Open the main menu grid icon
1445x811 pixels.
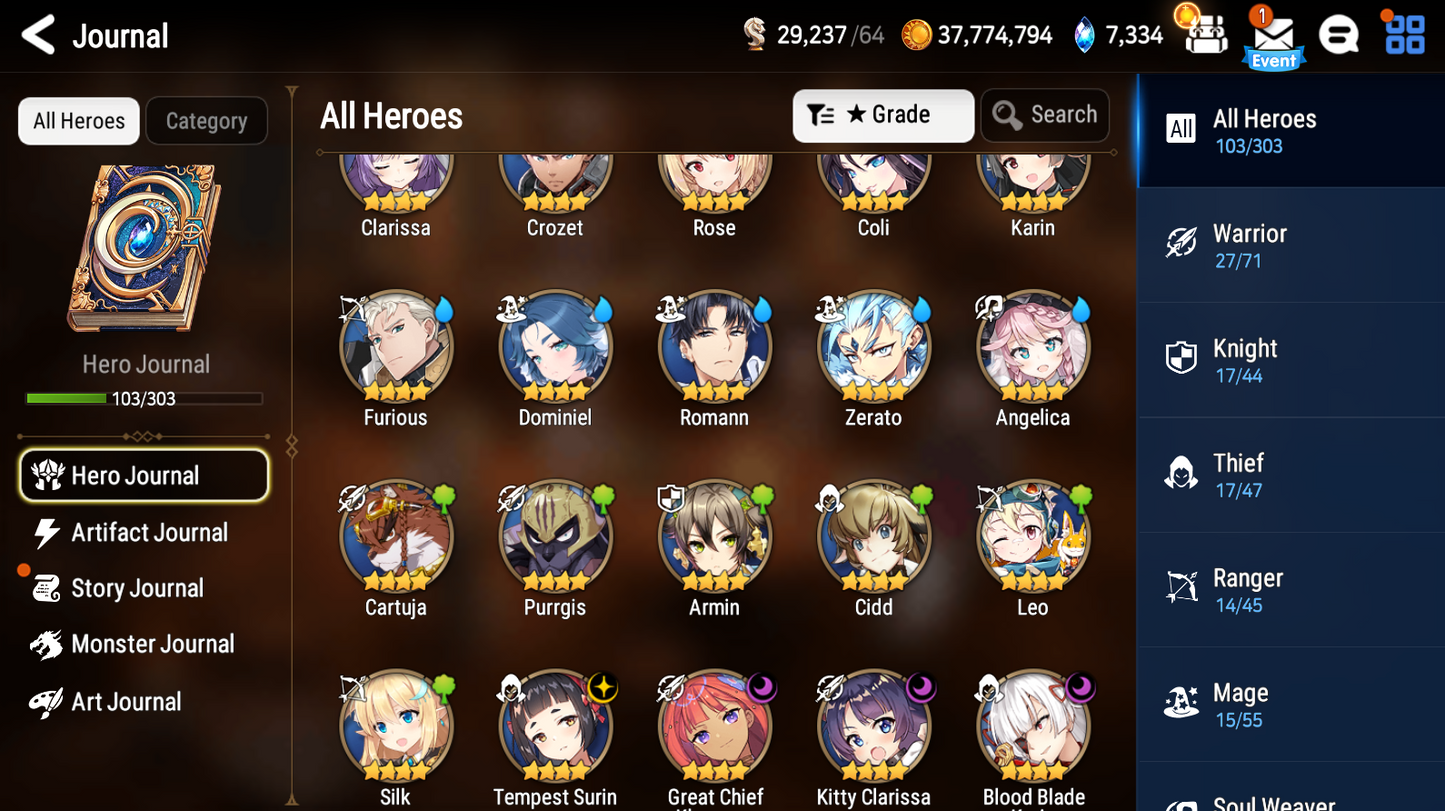(1405, 33)
